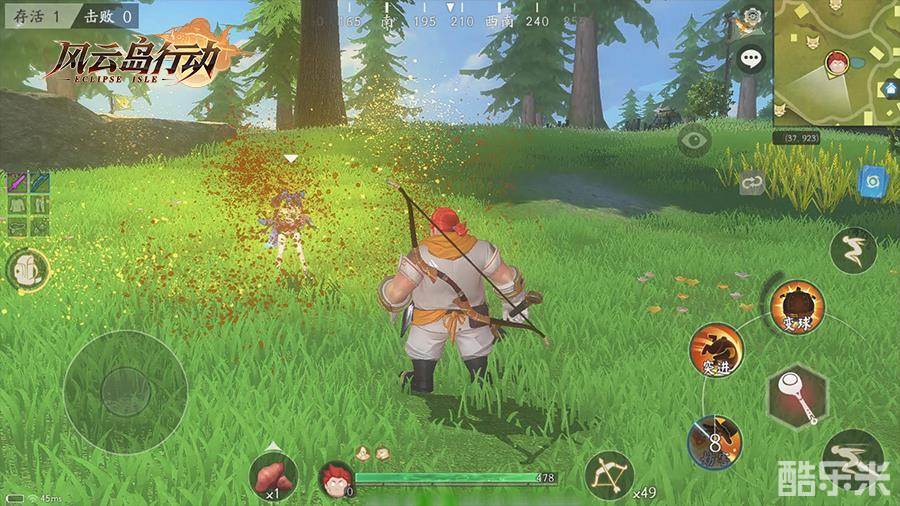Toggle the eye view button

694,139
